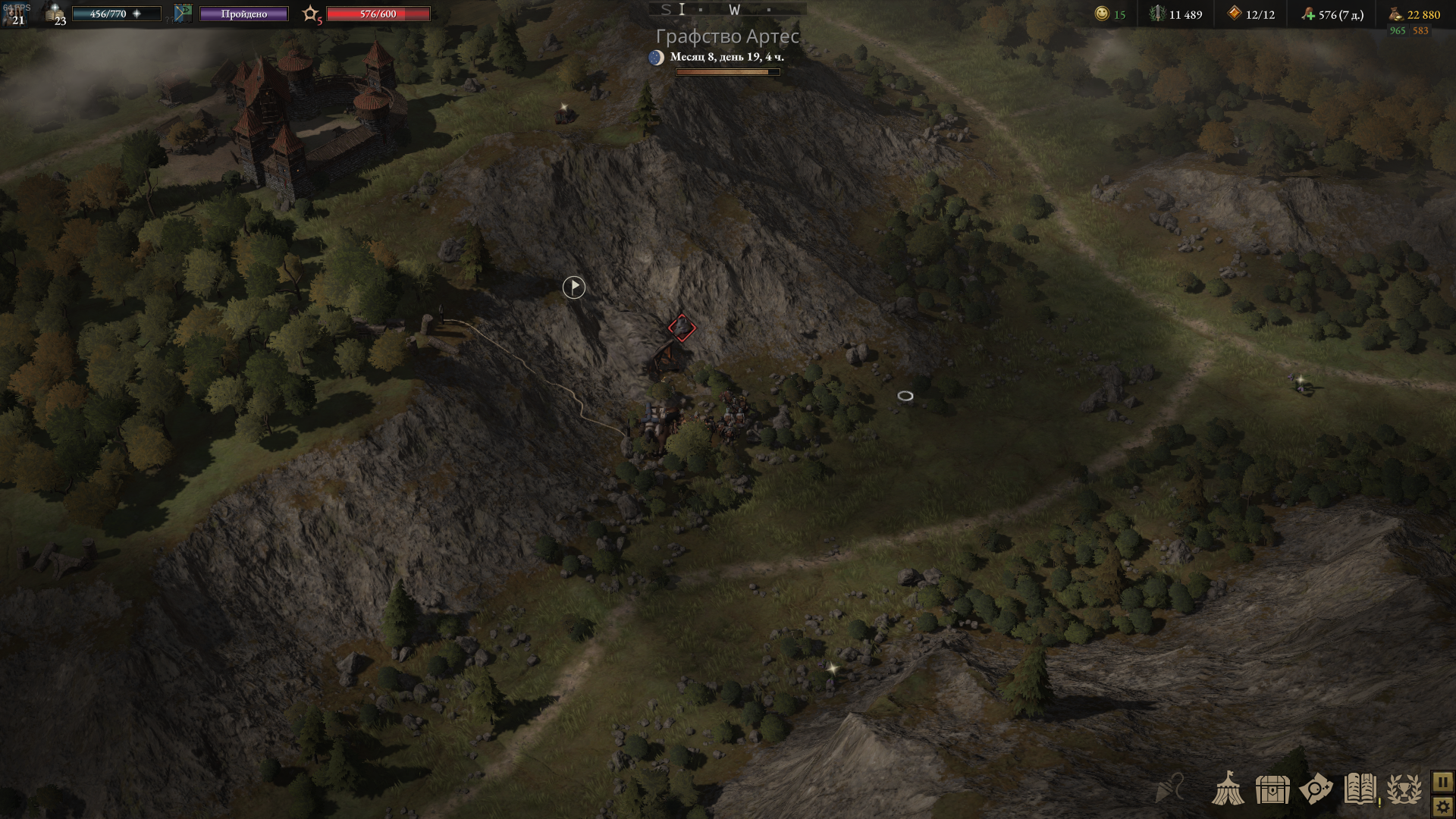1456x819 pixels.
Task: Click the purple Пройдено objective banner
Action: tap(243, 13)
